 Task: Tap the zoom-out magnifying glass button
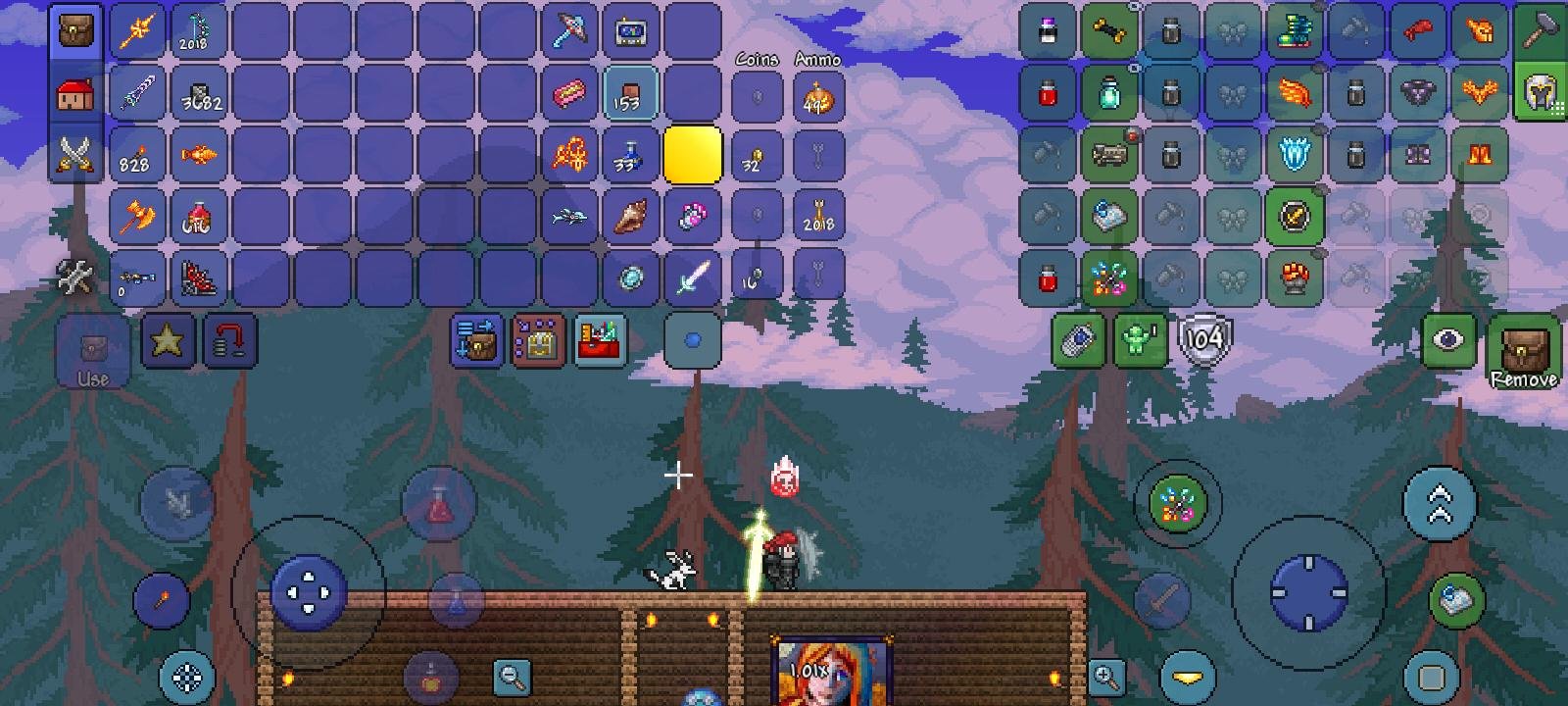coord(514,677)
